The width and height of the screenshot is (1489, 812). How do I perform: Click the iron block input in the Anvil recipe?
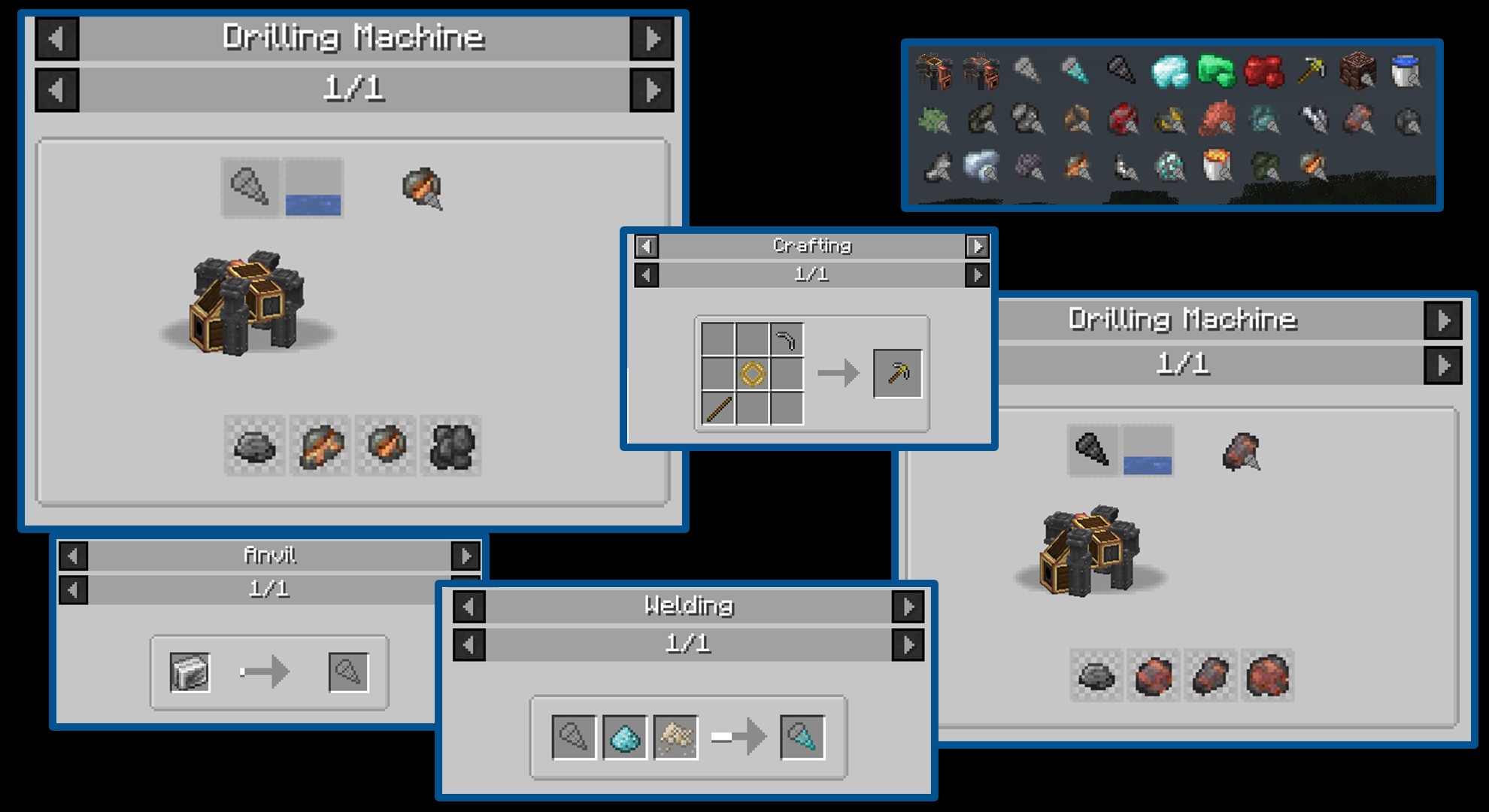pyautogui.click(x=190, y=672)
